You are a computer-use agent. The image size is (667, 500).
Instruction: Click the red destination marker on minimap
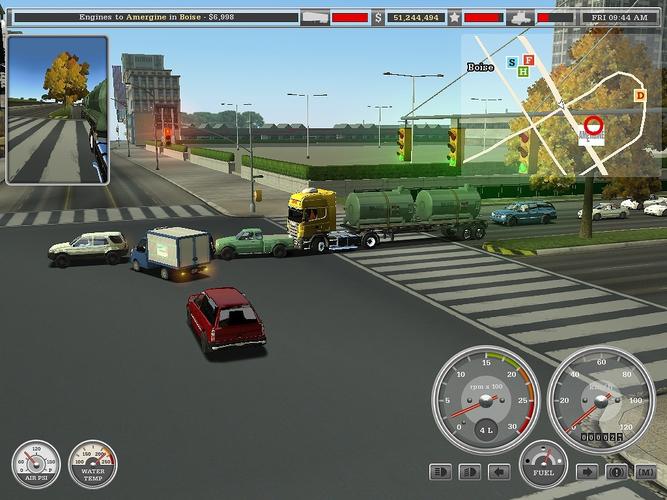point(592,127)
